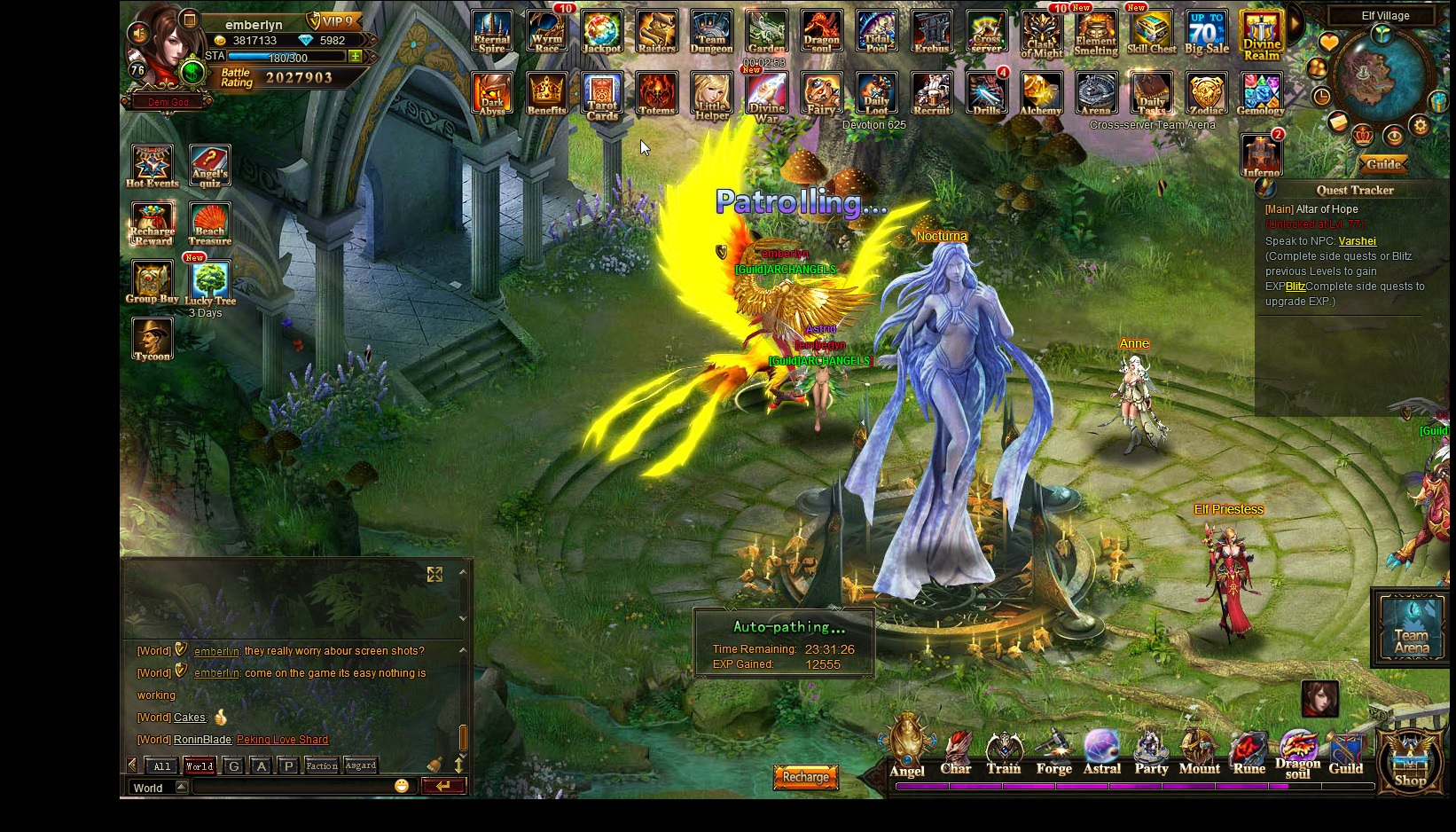Enter the Team Dungeon
1456x832 pixels.
click(711, 32)
